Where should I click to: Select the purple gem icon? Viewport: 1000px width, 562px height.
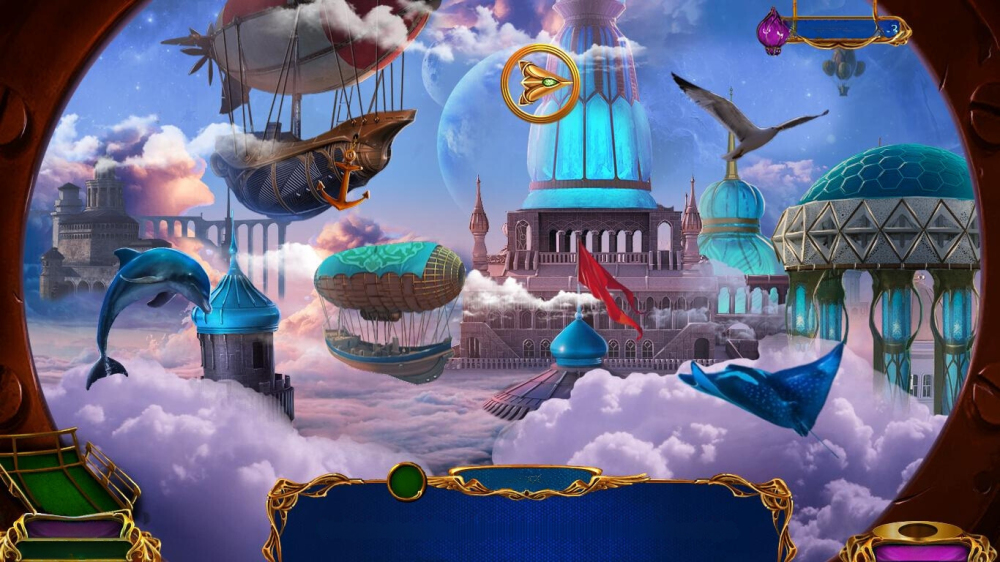[772, 30]
